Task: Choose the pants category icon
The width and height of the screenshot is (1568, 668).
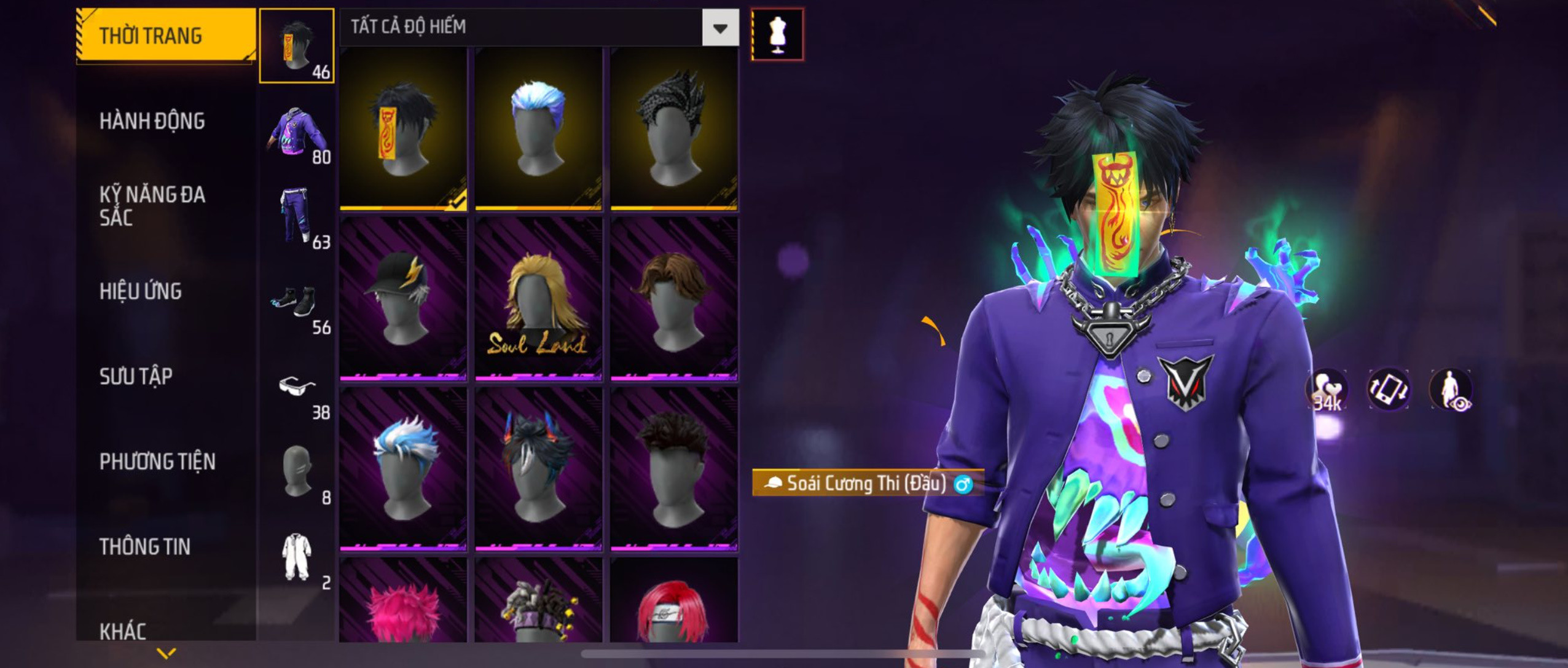Action: 297,216
